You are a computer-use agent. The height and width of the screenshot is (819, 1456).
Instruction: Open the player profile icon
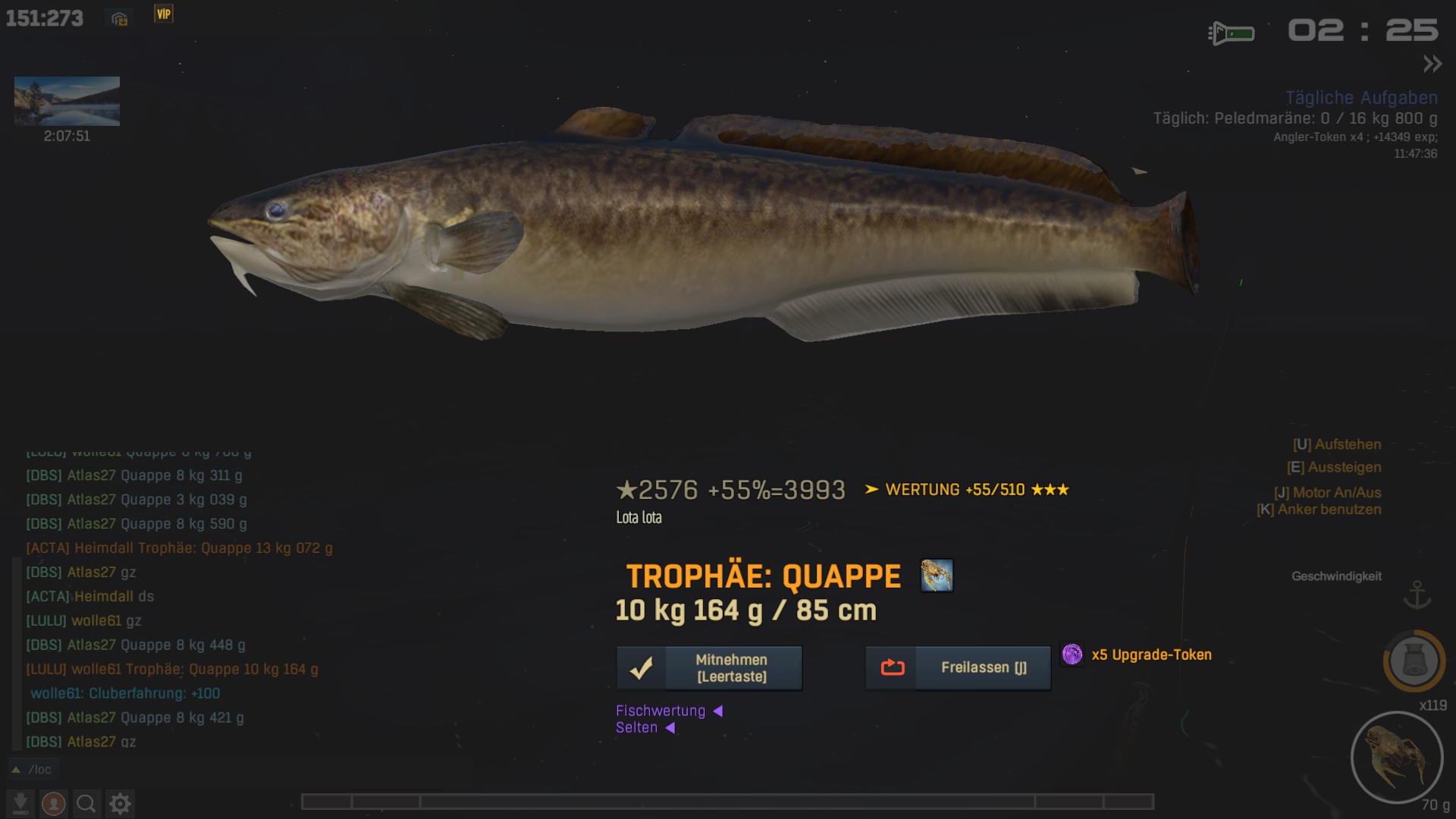[53, 803]
